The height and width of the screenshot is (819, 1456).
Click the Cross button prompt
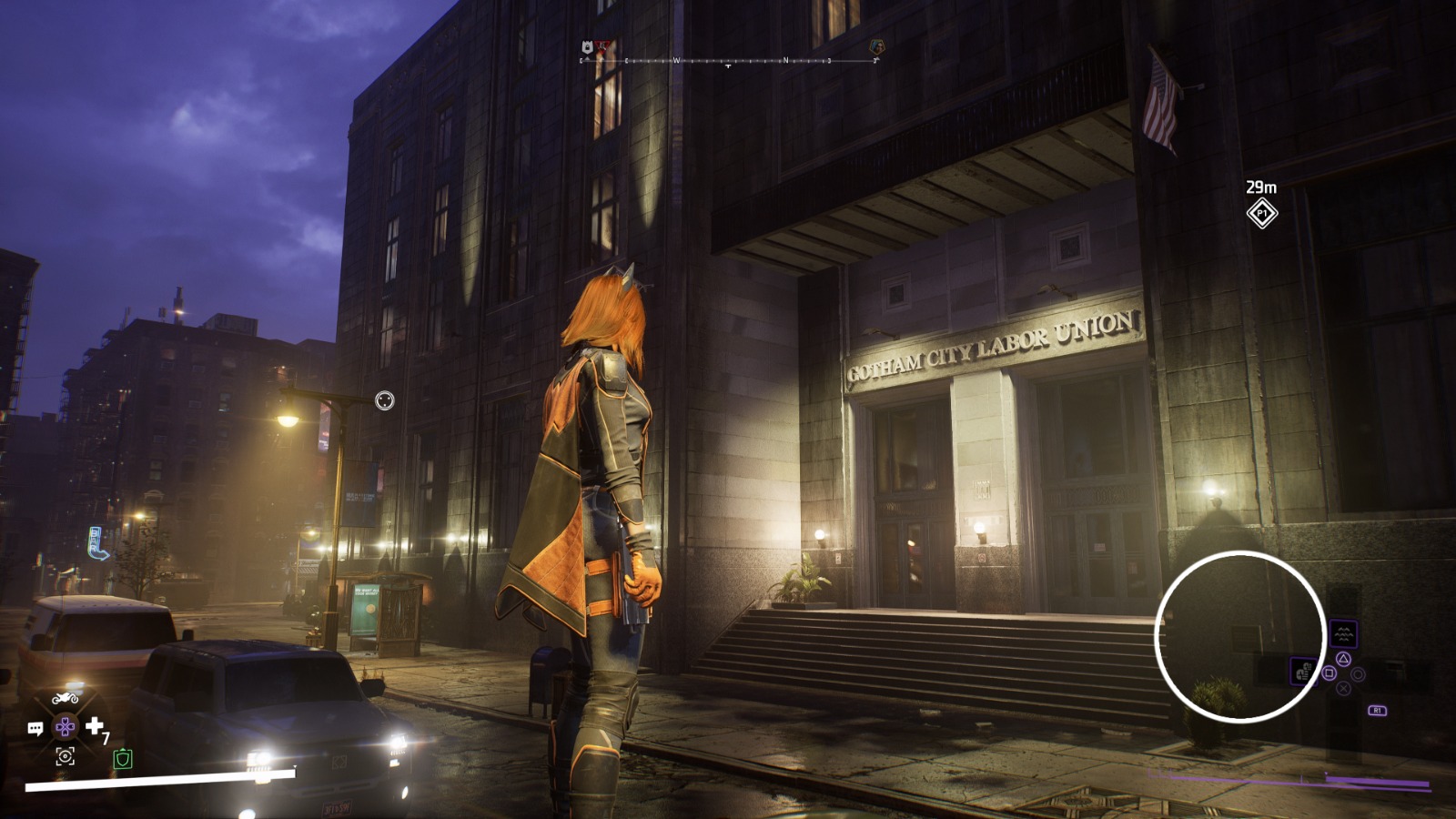pos(1343,689)
